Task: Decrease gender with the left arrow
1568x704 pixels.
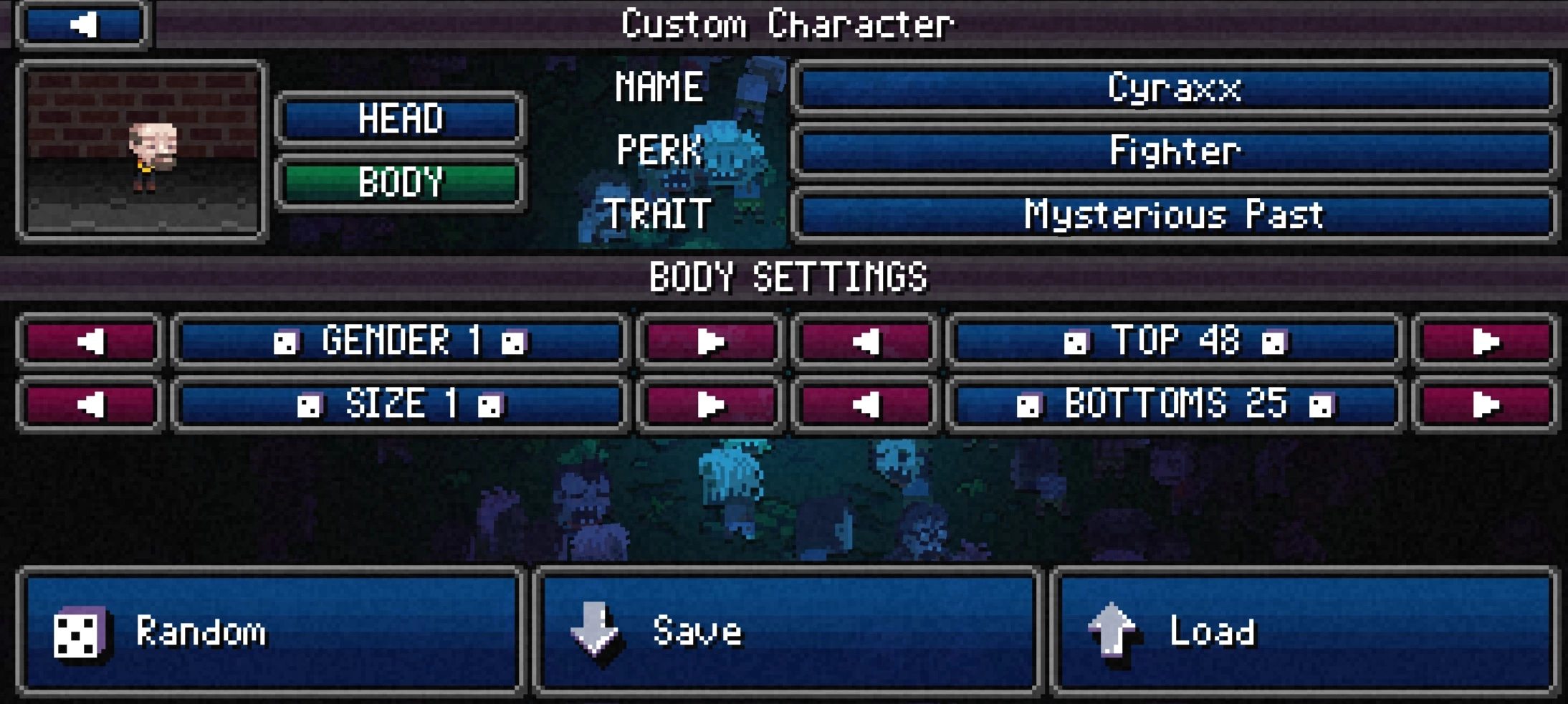Action: tap(90, 341)
